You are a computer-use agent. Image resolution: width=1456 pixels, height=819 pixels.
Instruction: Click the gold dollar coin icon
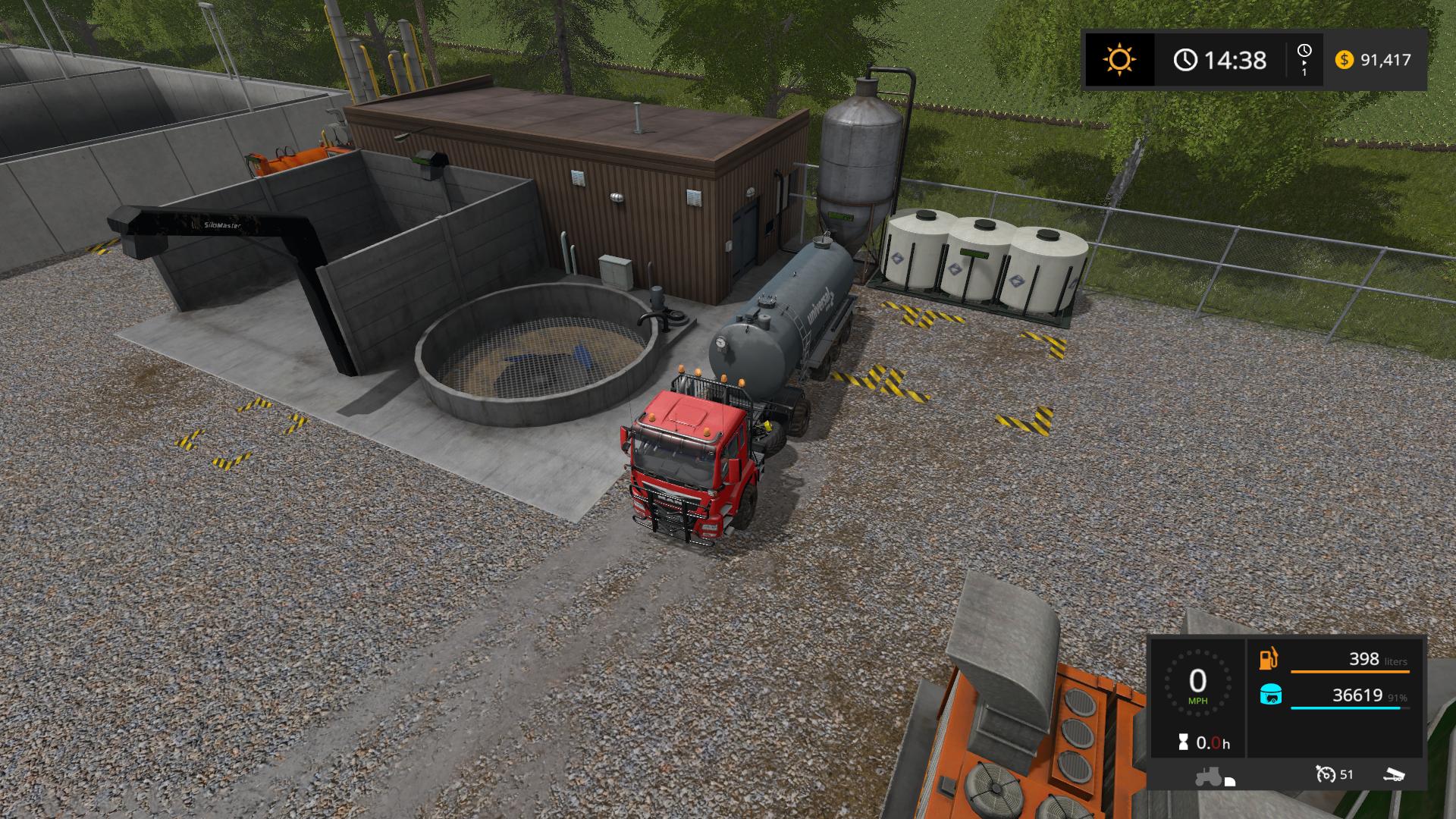[1344, 60]
